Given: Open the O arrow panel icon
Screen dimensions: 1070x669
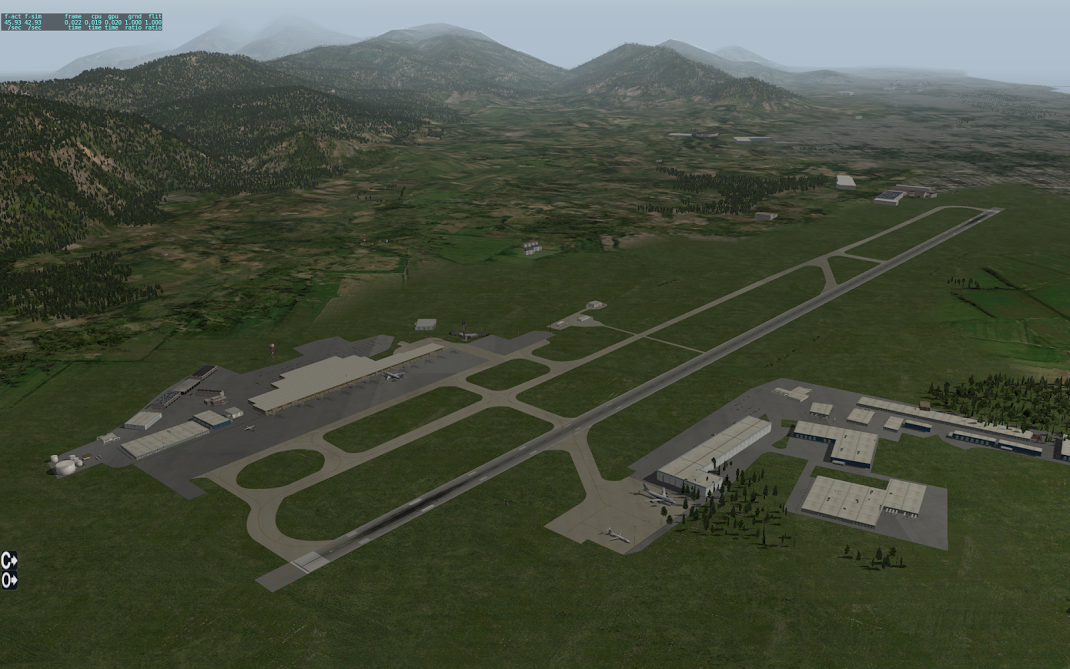Looking at the screenshot, I should pyautogui.click(x=9, y=580).
